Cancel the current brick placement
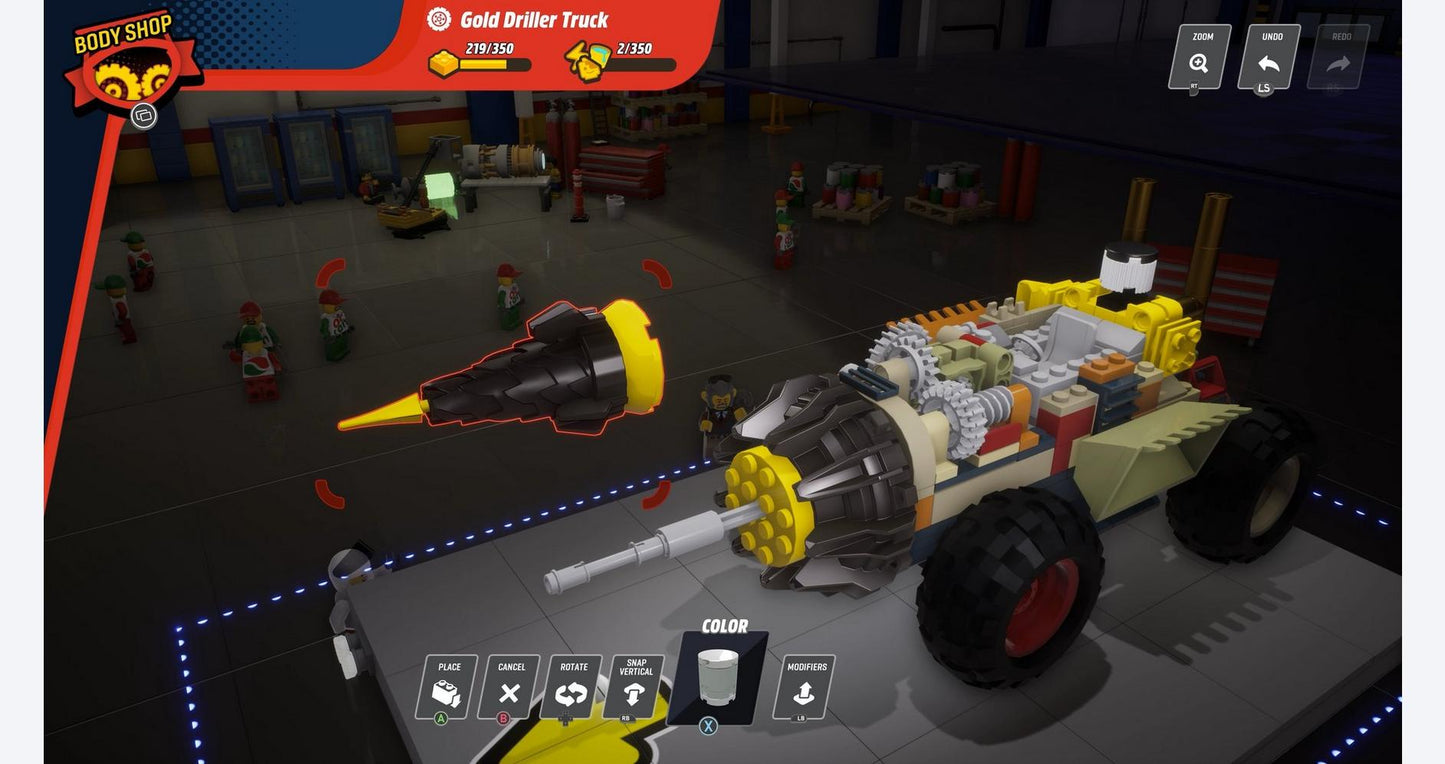 [x=509, y=687]
